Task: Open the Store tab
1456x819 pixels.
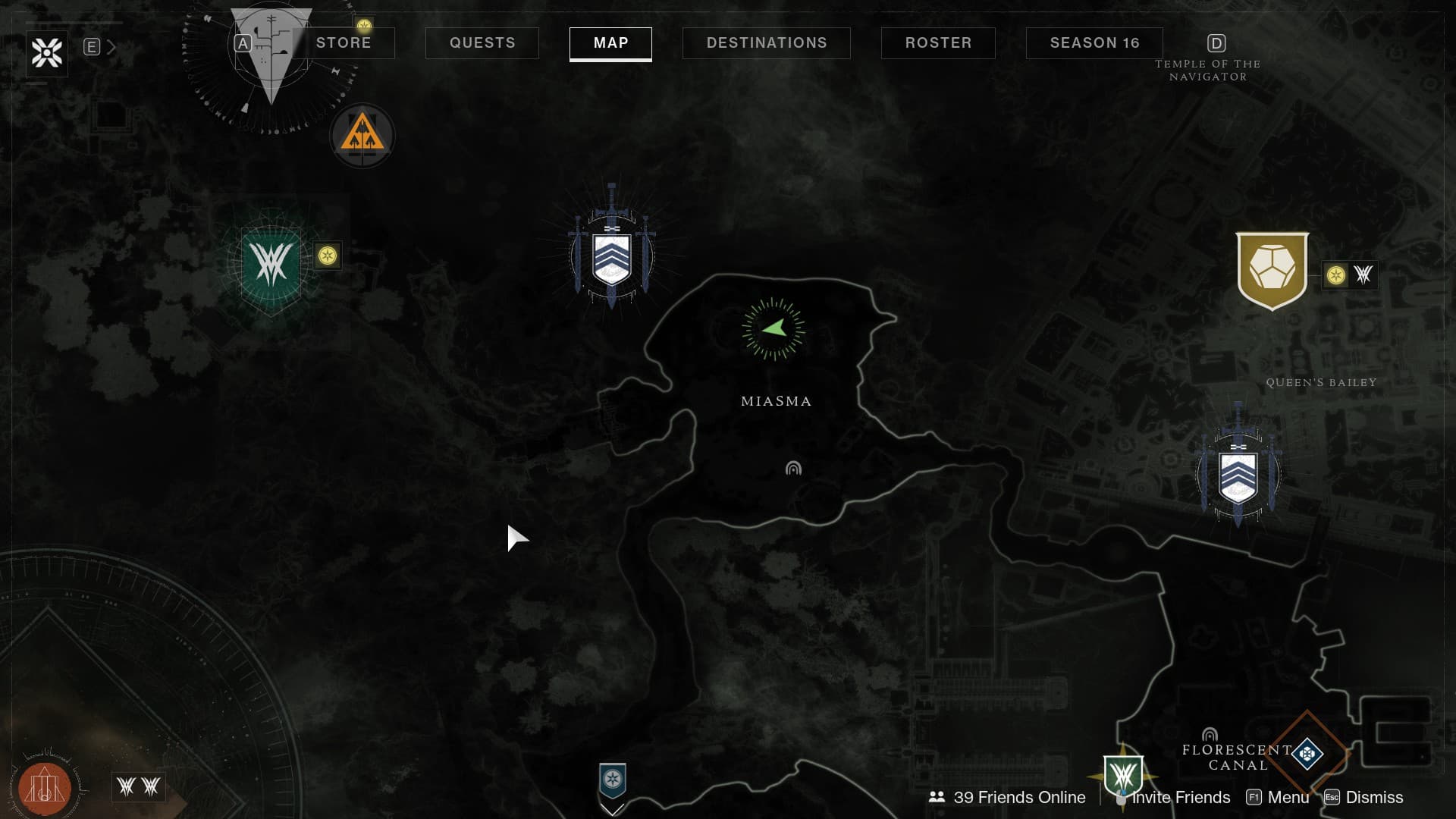Action: coord(344,43)
